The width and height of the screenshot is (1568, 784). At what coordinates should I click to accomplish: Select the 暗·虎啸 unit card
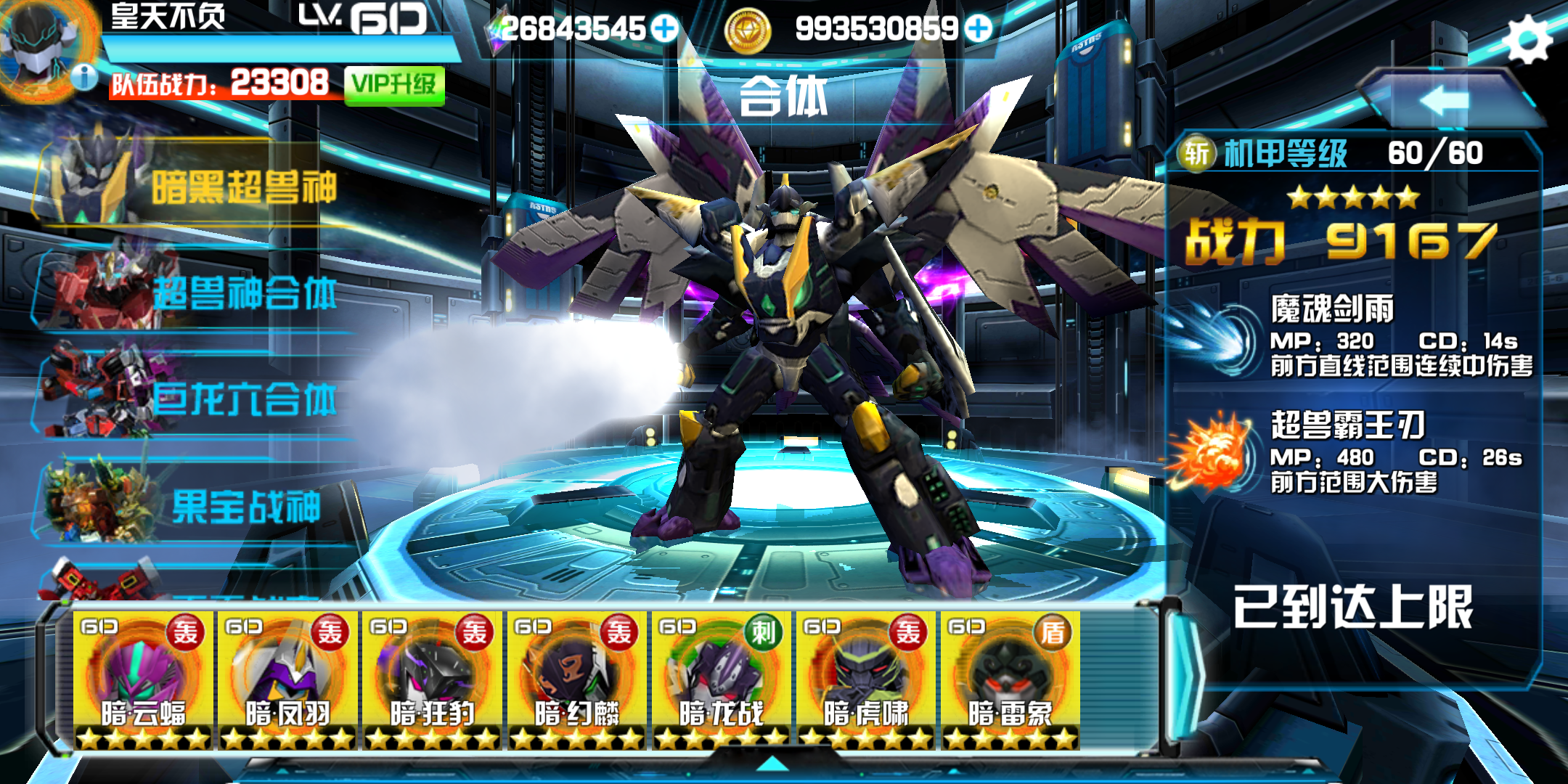pos(865,679)
